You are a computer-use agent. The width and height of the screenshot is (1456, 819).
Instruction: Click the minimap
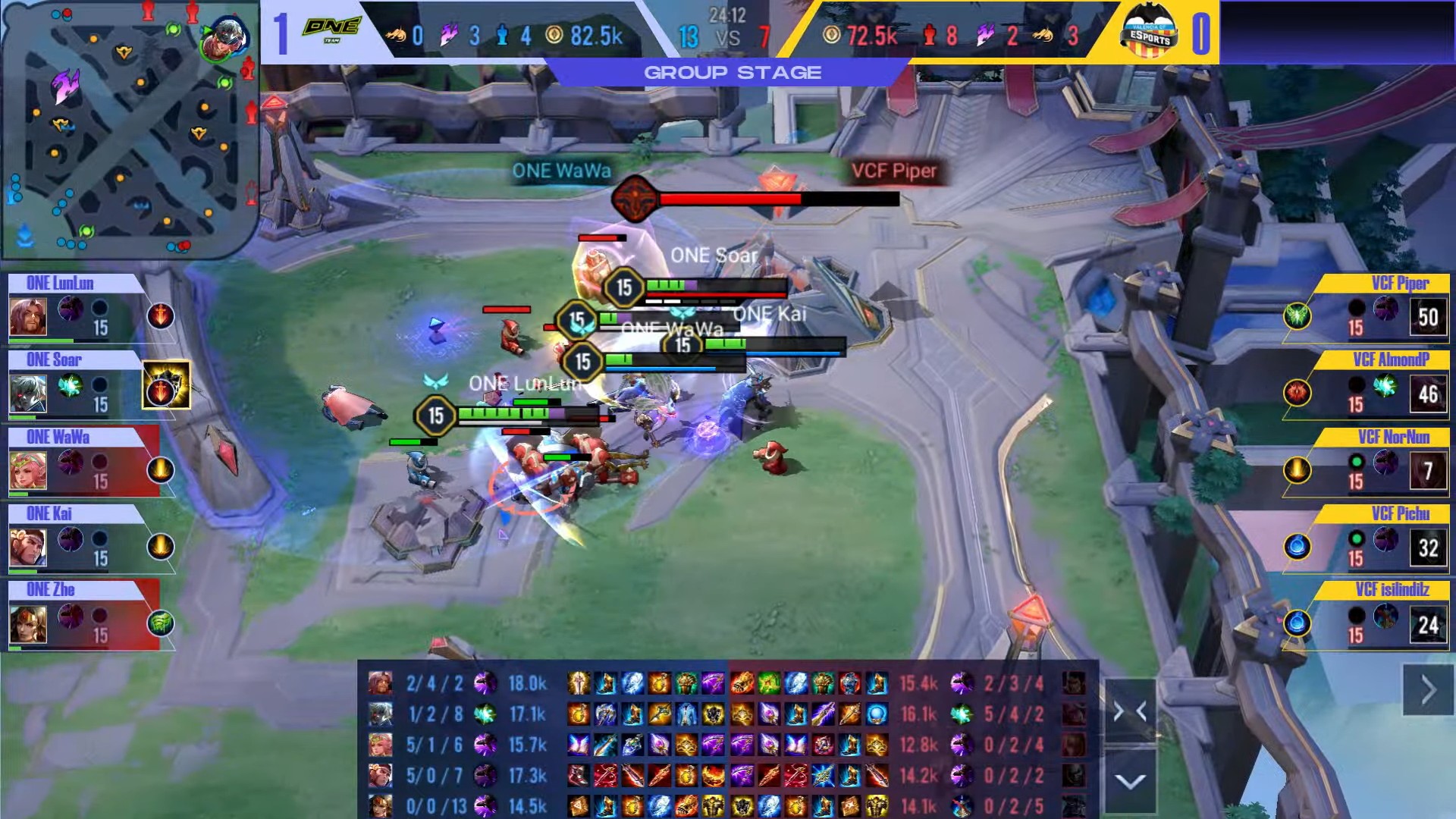point(129,129)
